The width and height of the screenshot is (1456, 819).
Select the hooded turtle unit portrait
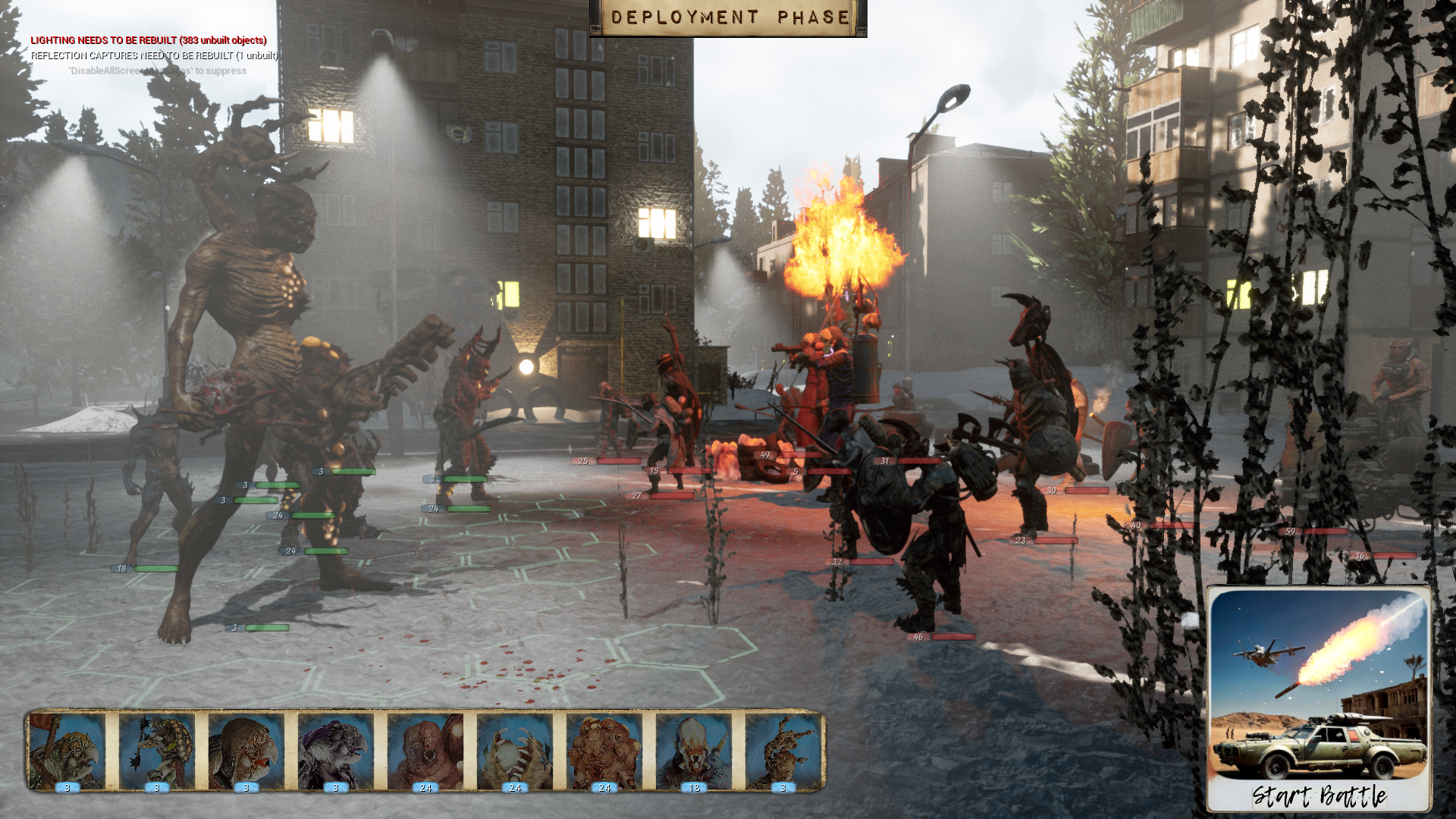(246, 752)
